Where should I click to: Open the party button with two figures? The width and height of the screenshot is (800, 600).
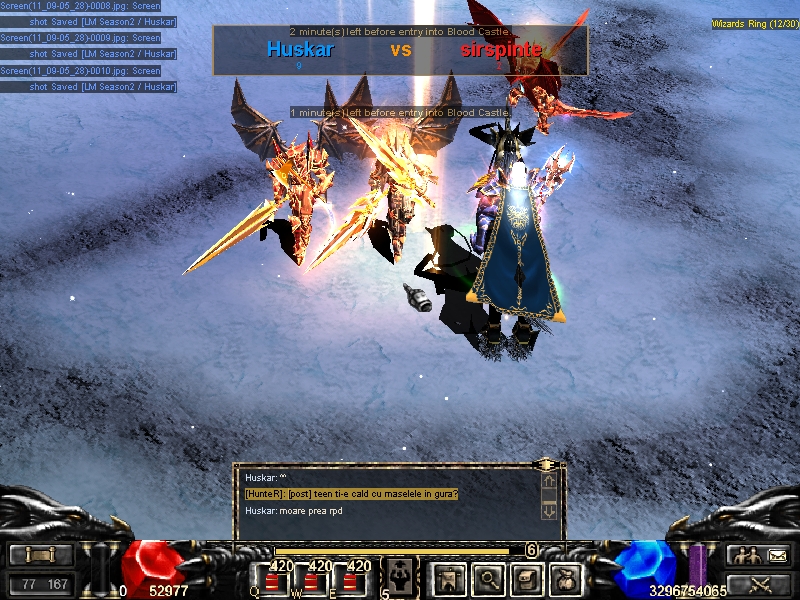(x=743, y=555)
